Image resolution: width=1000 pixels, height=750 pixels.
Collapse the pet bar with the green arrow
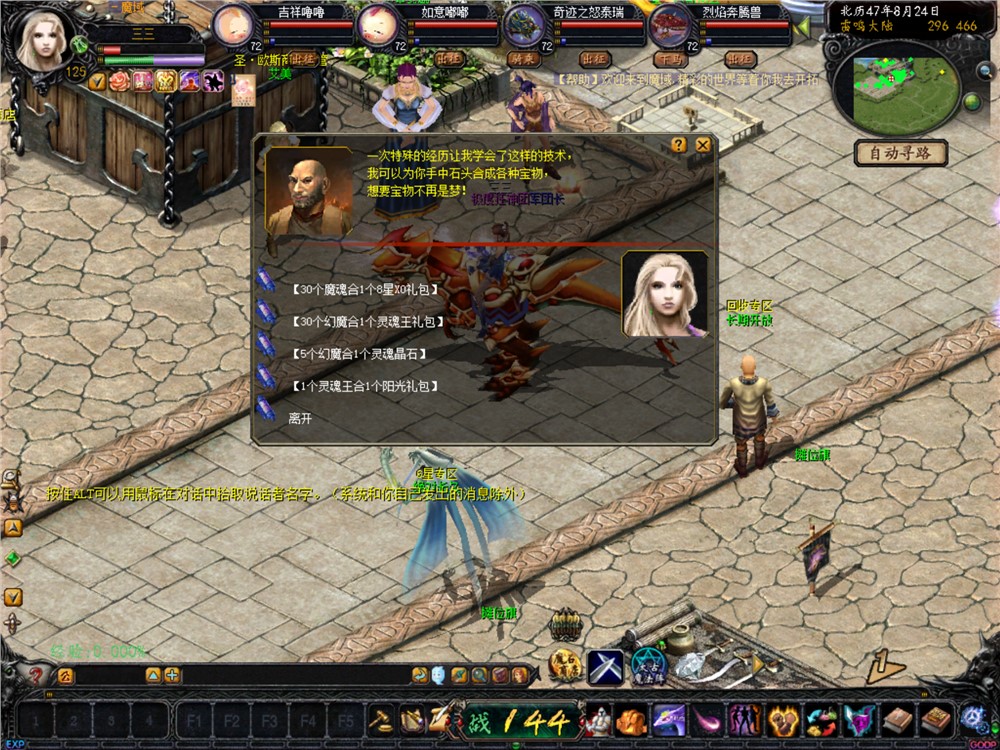point(802,27)
